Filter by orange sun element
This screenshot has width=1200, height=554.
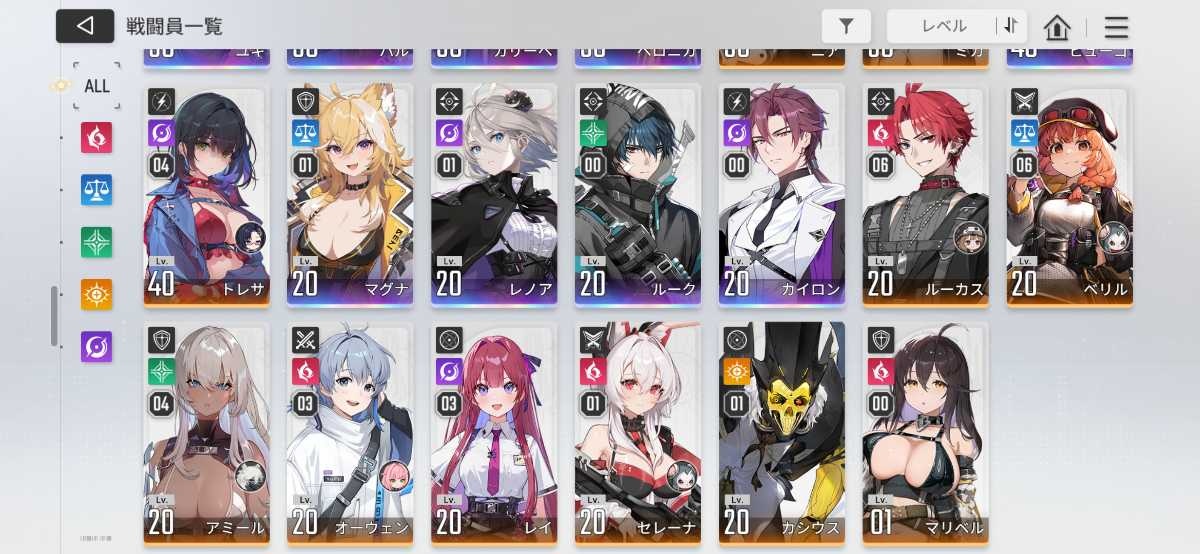click(97, 294)
